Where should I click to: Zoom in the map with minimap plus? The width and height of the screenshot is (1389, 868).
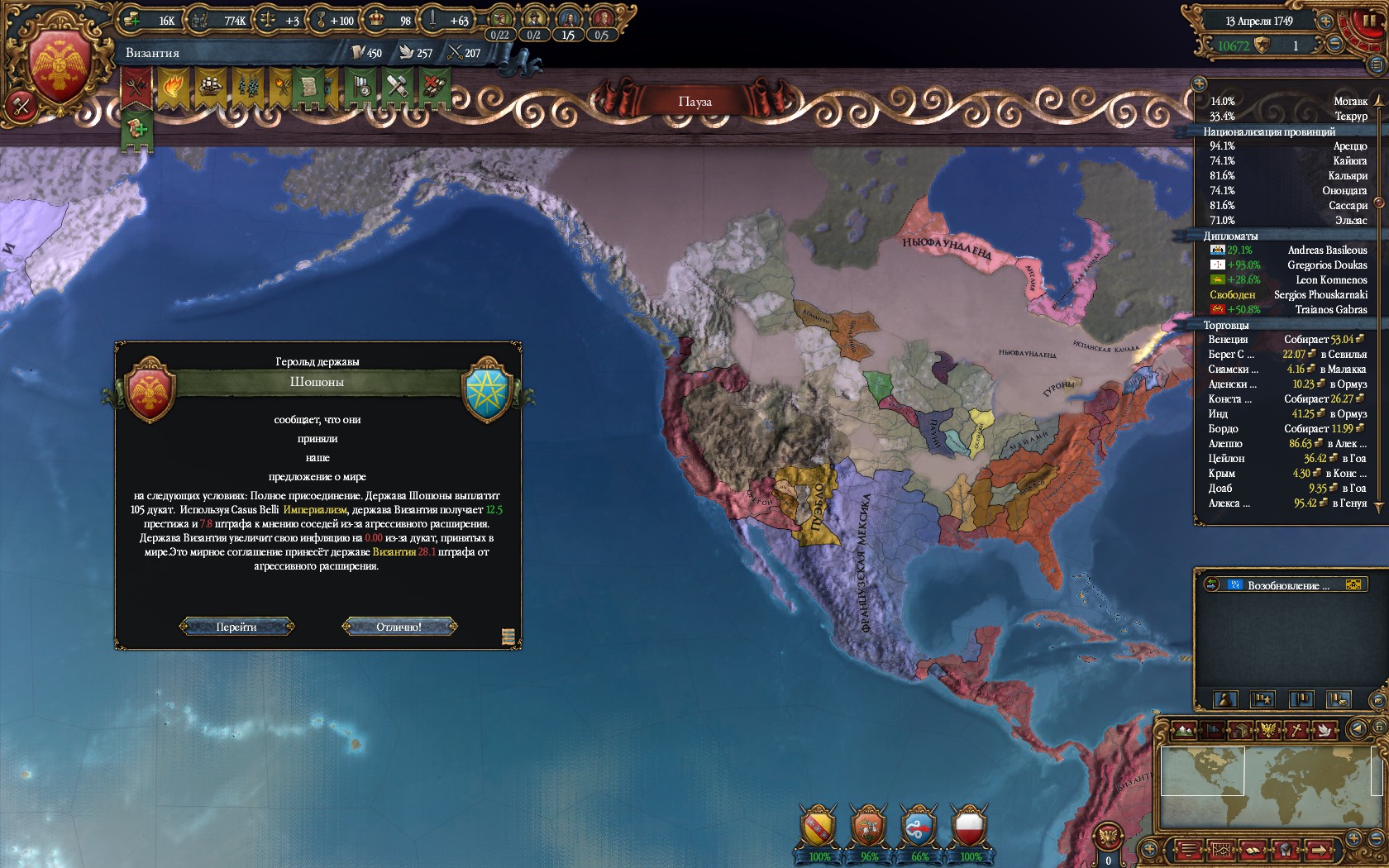pos(1353,837)
